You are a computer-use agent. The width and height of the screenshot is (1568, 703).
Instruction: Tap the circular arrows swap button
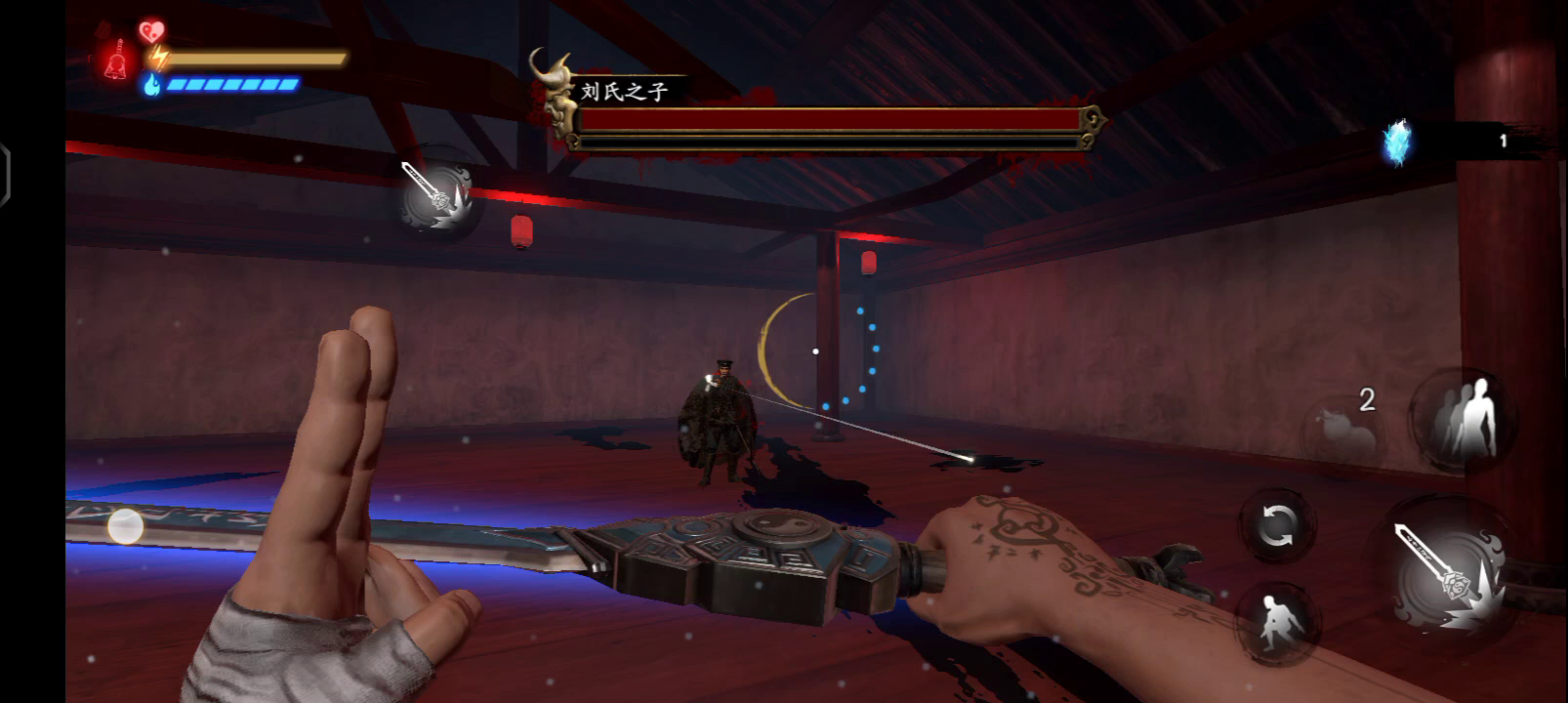[x=1276, y=527]
